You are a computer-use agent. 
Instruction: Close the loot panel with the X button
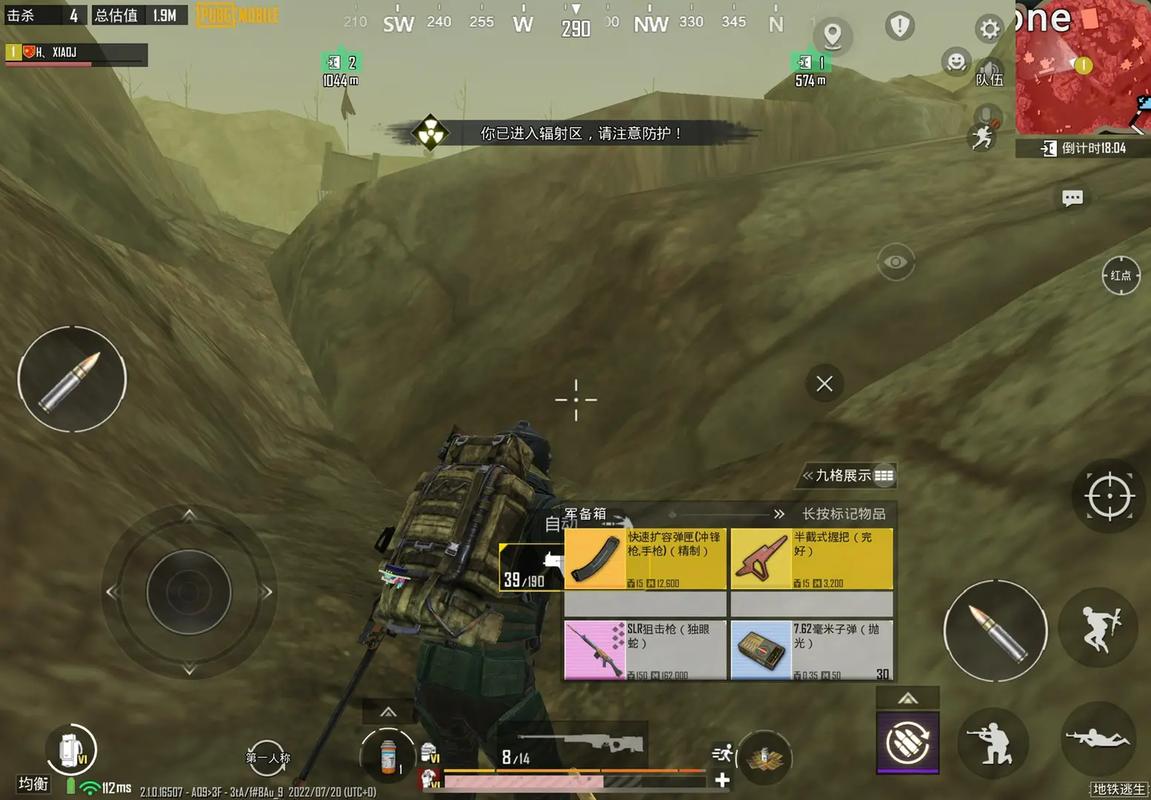[x=824, y=383]
